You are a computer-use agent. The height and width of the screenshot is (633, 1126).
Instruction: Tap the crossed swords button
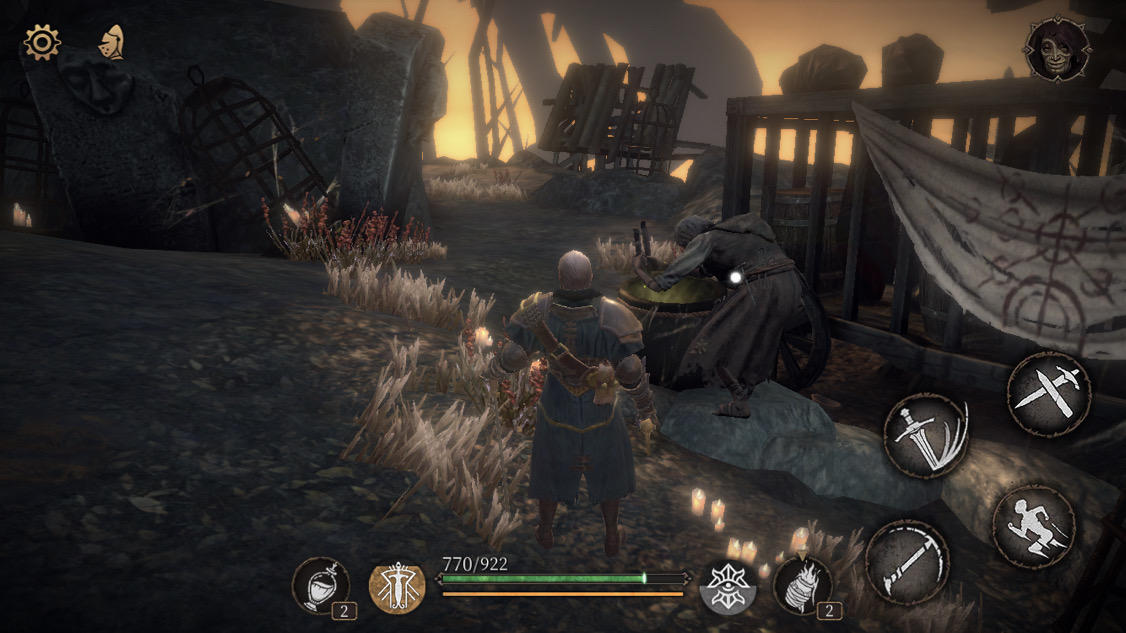pyautogui.click(x=1048, y=393)
